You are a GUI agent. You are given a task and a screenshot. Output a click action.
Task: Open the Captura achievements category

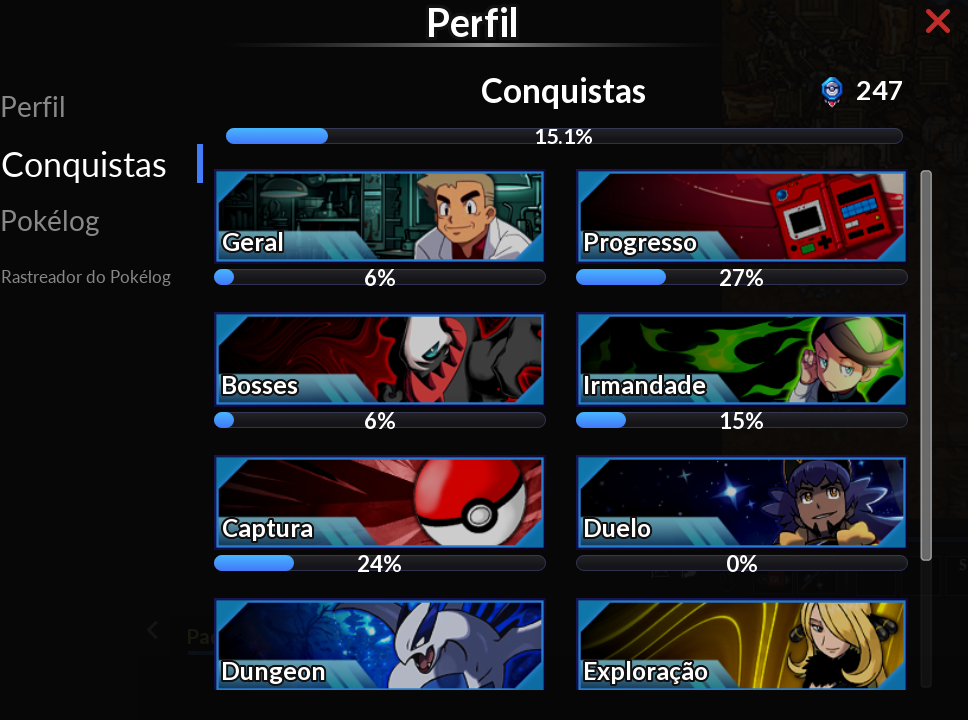tap(380, 502)
